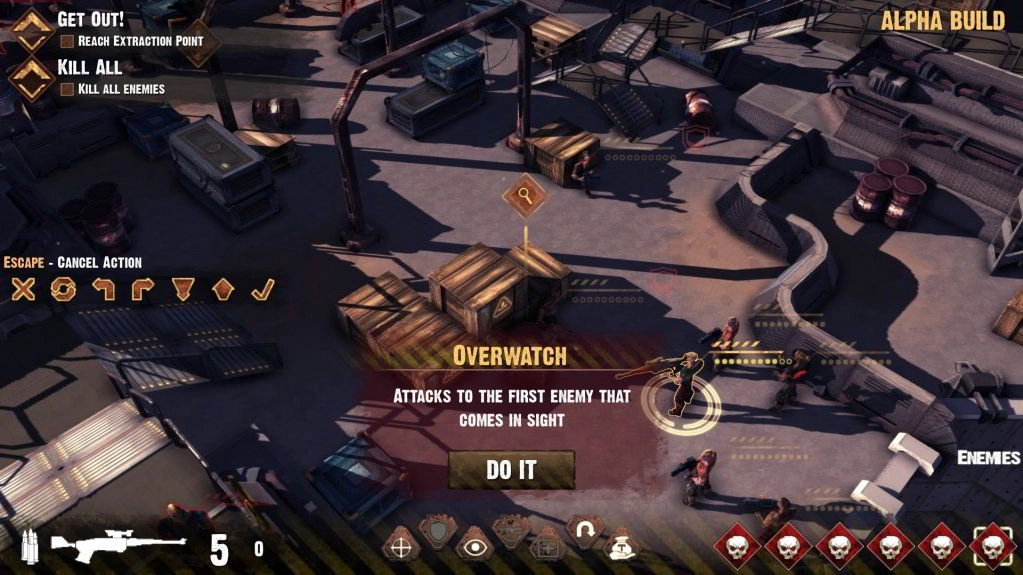Click the magnifying glass marker above crates
Image resolution: width=1023 pixels, height=575 pixels.
[x=523, y=193]
